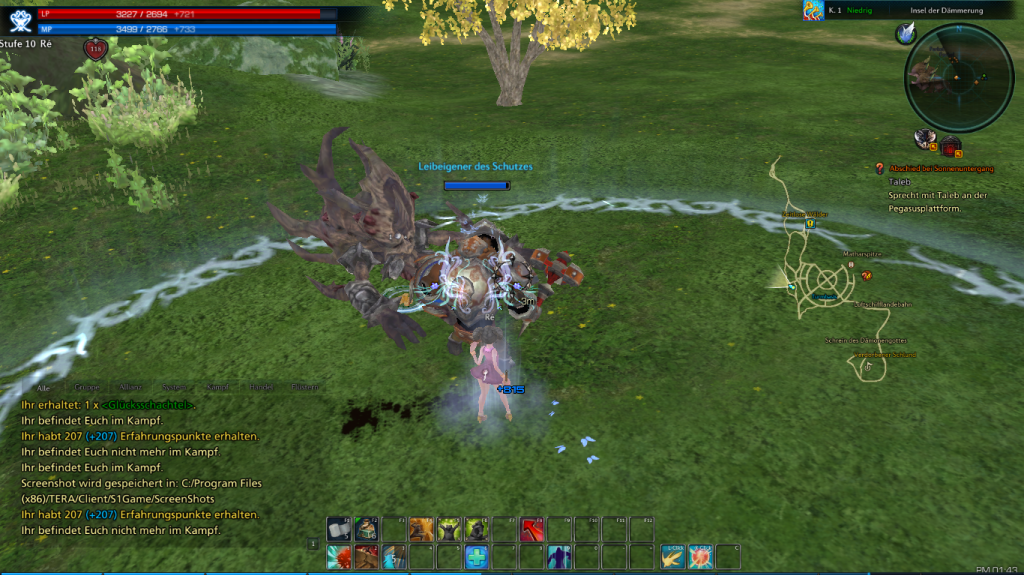The width and height of the screenshot is (1024, 575).
Task: Click the colorful channel icon next to K. 1
Action: coord(813,10)
